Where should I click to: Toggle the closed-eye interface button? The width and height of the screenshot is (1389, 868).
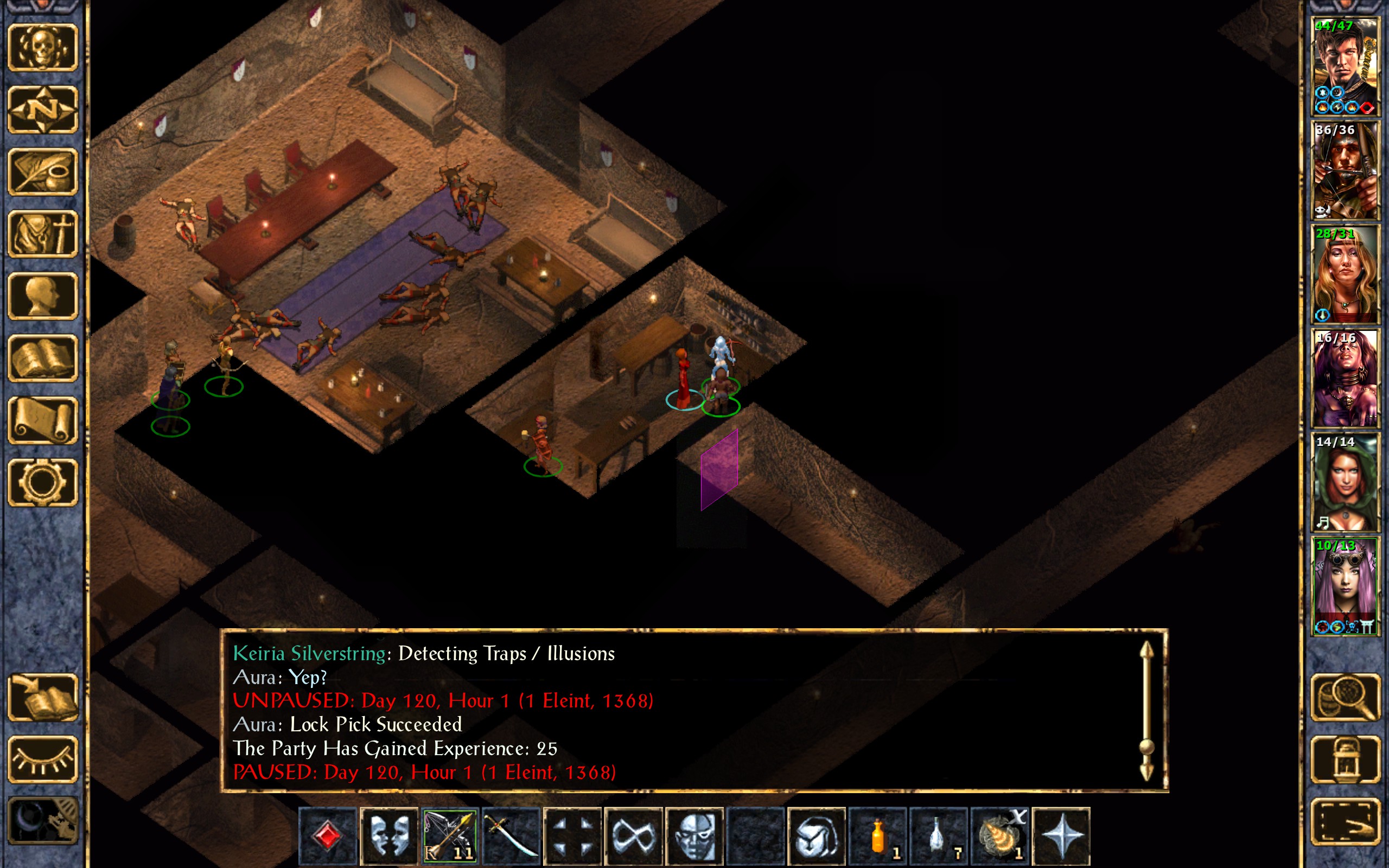point(43,759)
